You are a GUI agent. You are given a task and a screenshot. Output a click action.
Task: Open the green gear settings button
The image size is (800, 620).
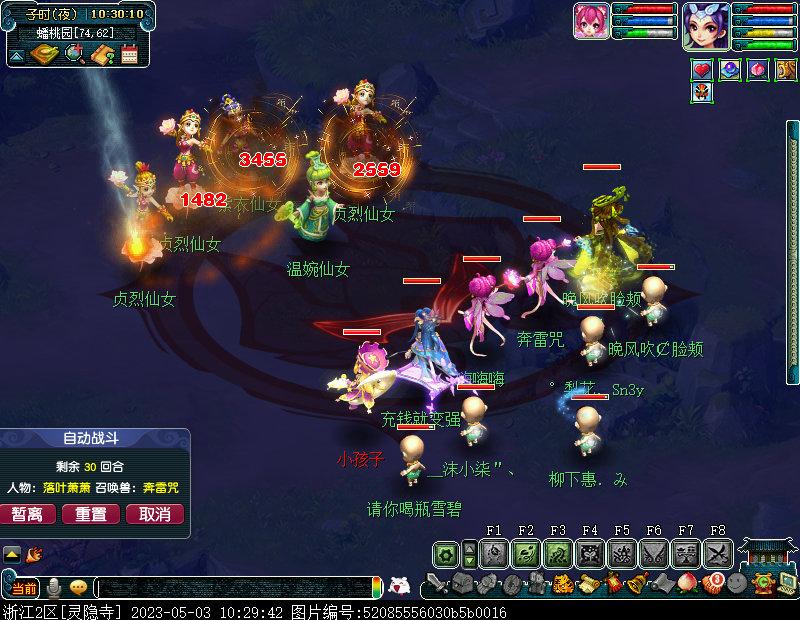(445, 552)
